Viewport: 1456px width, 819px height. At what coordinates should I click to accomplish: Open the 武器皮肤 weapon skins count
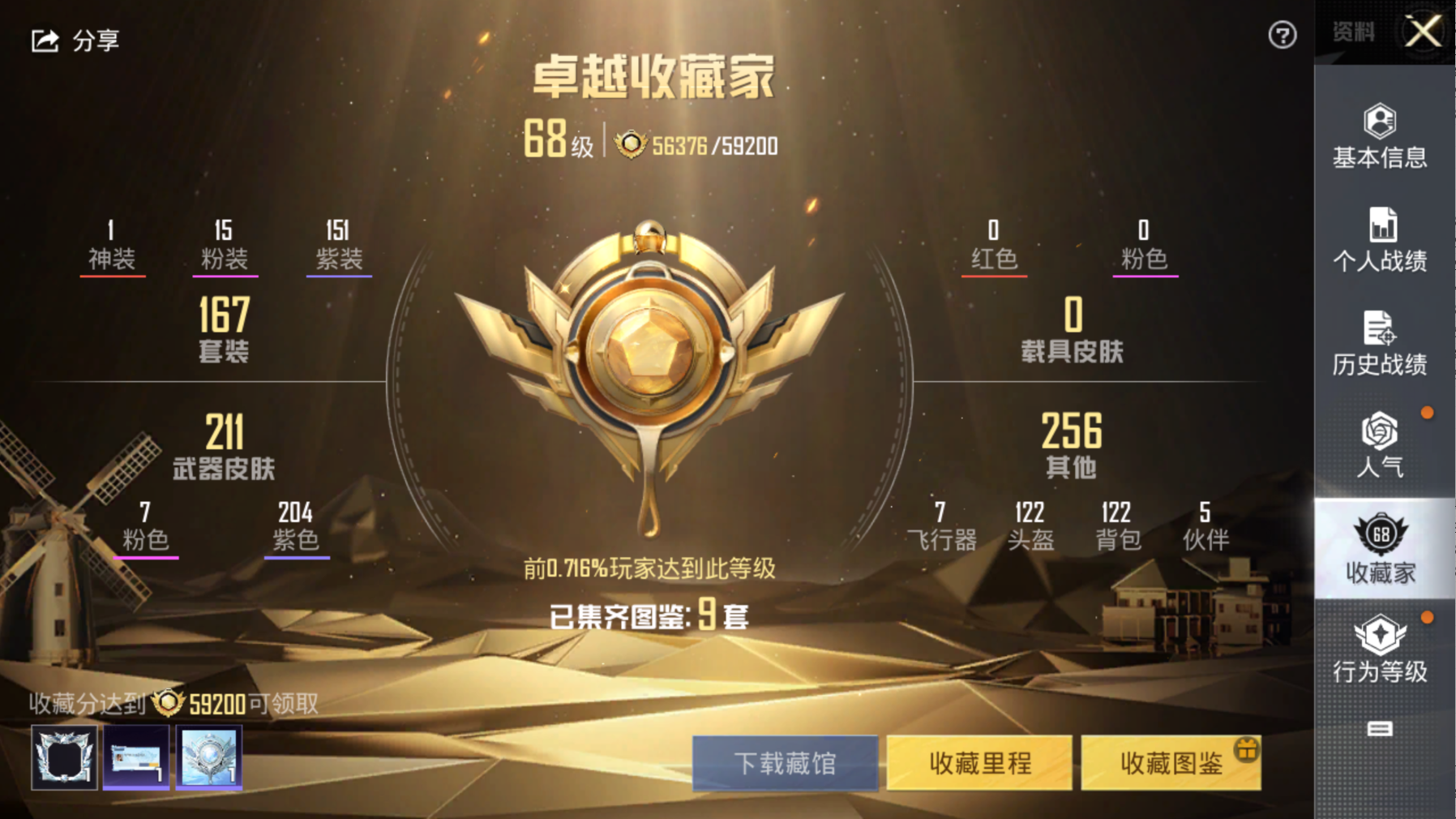tap(224, 446)
